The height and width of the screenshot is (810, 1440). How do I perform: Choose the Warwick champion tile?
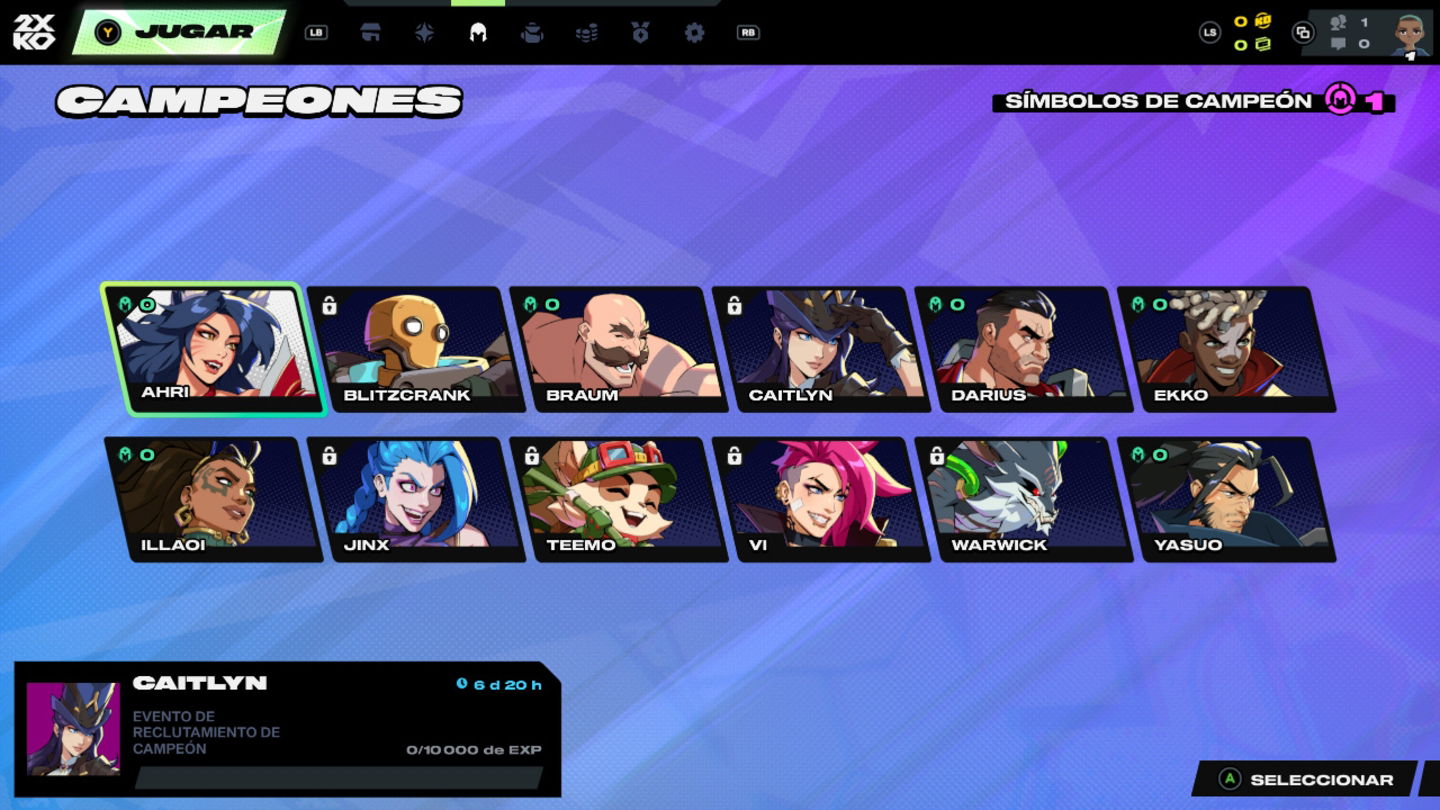click(x=1024, y=498)
